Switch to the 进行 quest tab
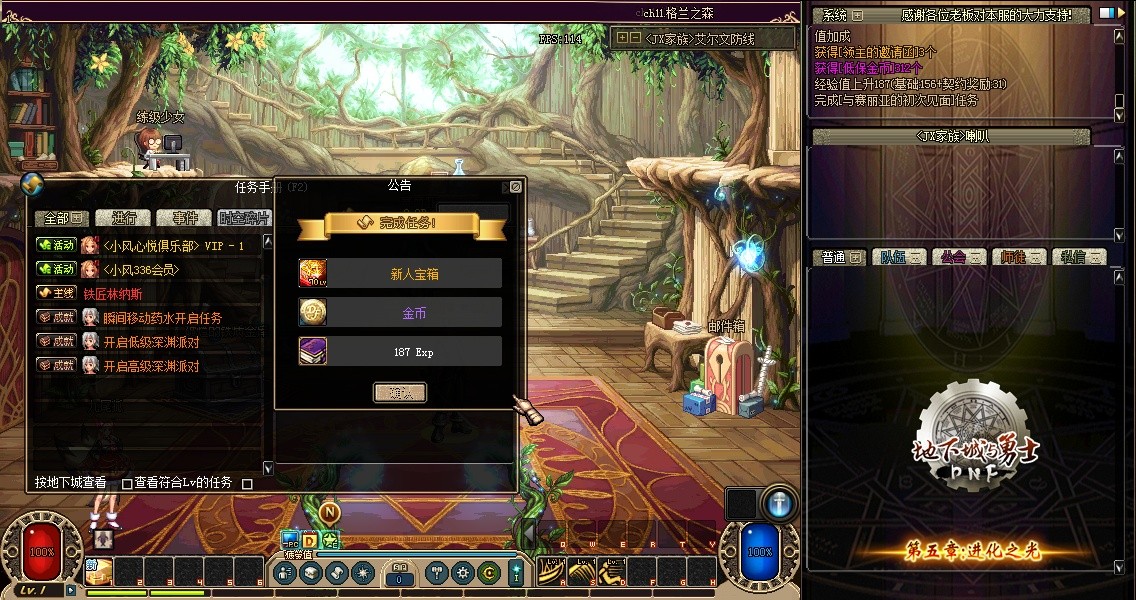The width and height of the screenshot is (1136, 600). click(x=124, y=218)
